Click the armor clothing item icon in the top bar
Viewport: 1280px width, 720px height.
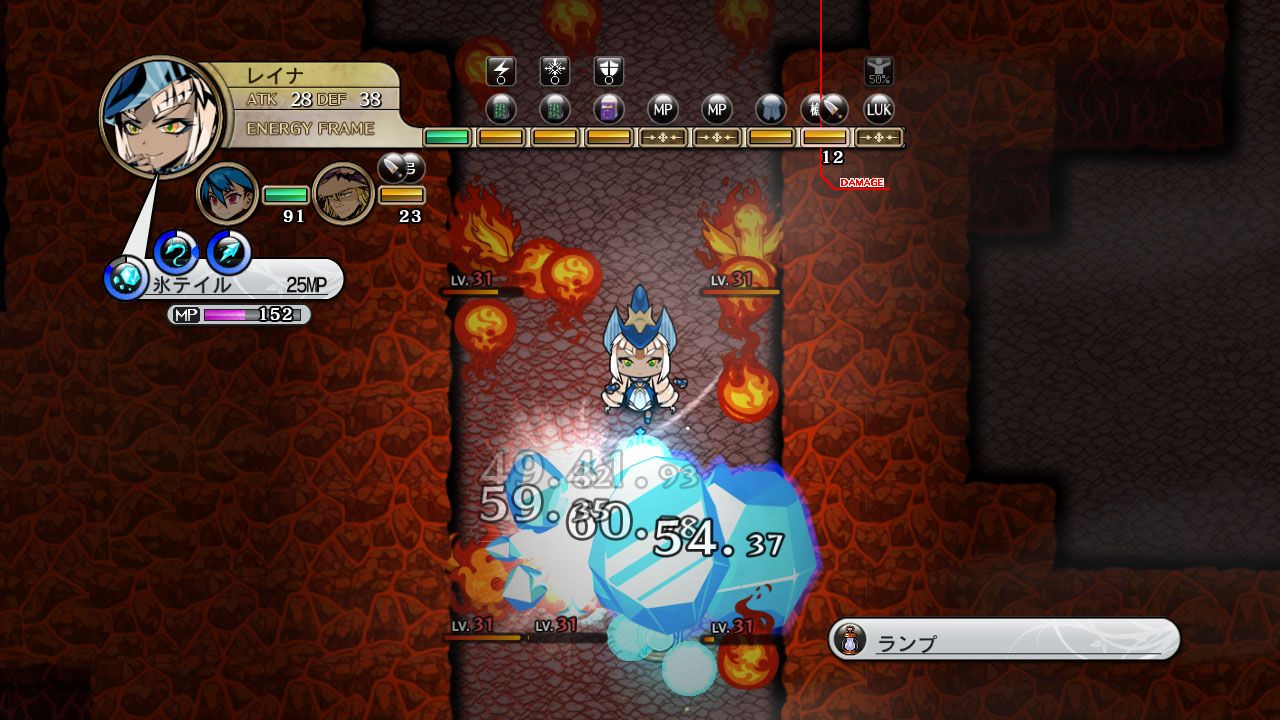pyautogui.click(x=771, y=109)
